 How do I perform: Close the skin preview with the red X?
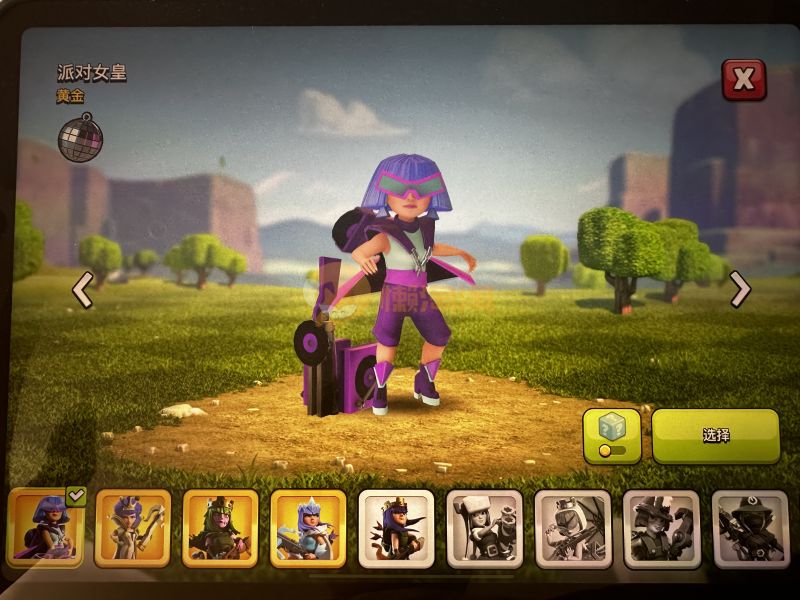click(743, 80)
